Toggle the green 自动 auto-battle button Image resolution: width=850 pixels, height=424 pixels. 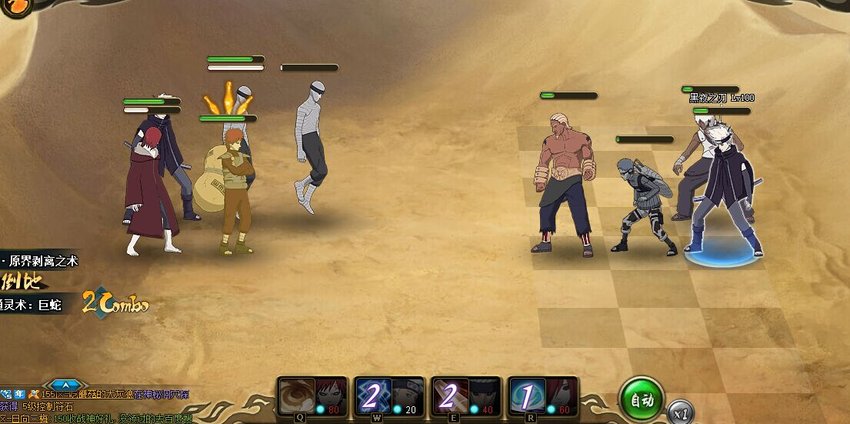(641, 398)
